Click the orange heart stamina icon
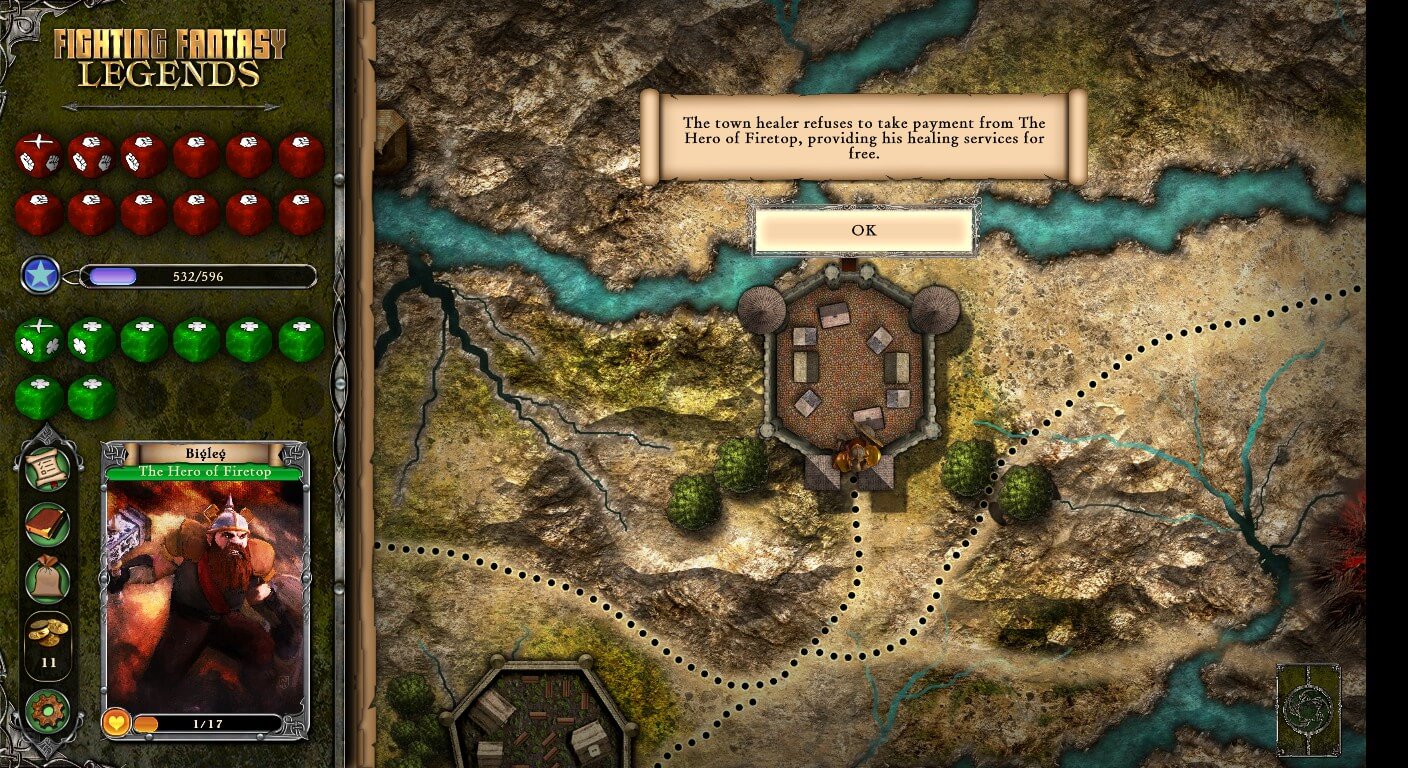Viewport: 1408px width, 768px height. 117,722
